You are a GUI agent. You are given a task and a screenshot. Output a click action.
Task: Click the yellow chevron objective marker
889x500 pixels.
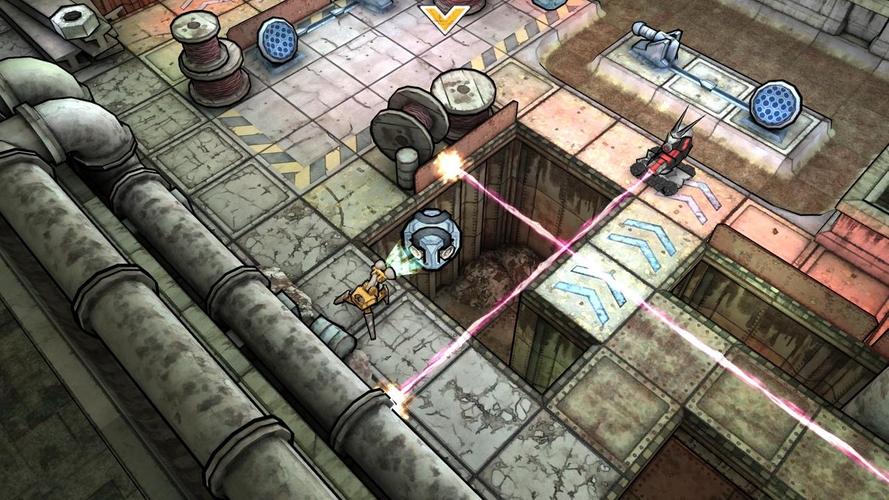(443, 17)
